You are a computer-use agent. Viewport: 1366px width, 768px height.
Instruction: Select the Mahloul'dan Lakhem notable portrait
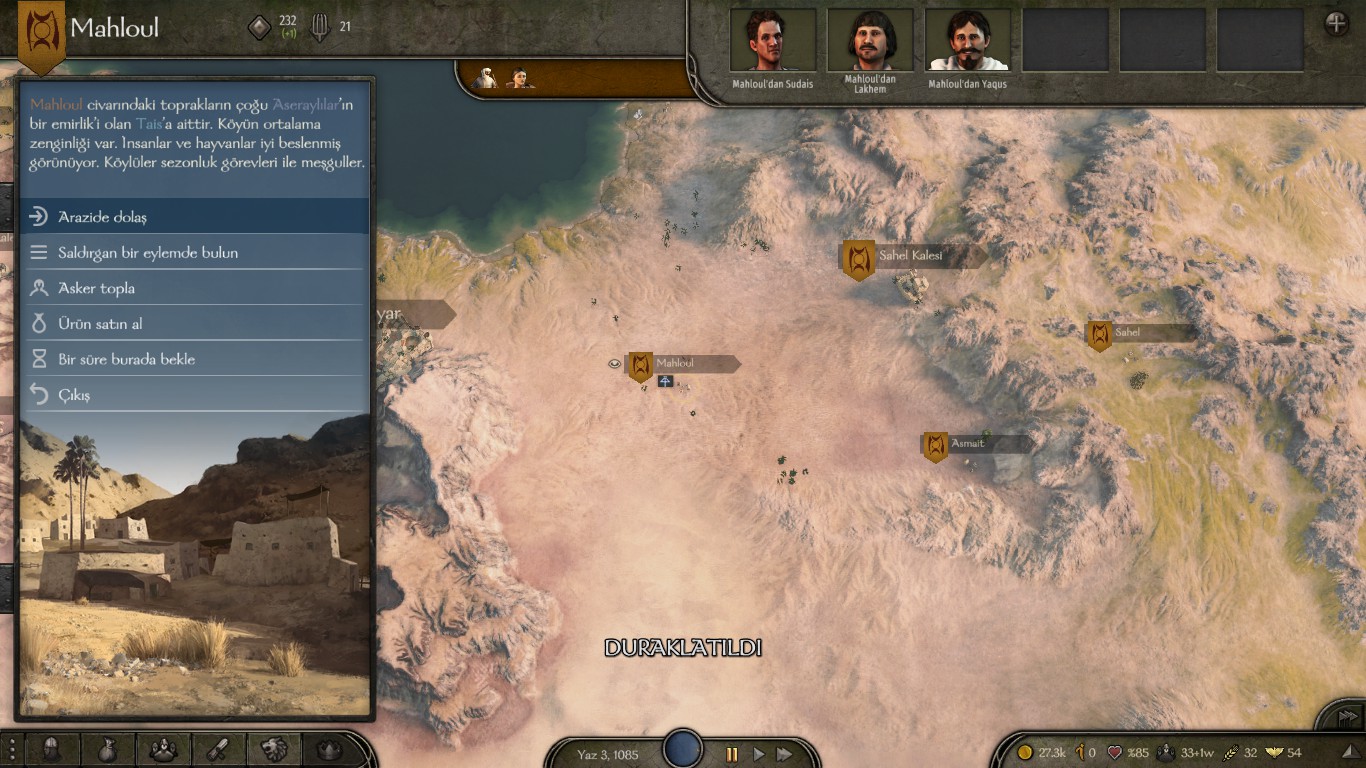click(870, 40)
